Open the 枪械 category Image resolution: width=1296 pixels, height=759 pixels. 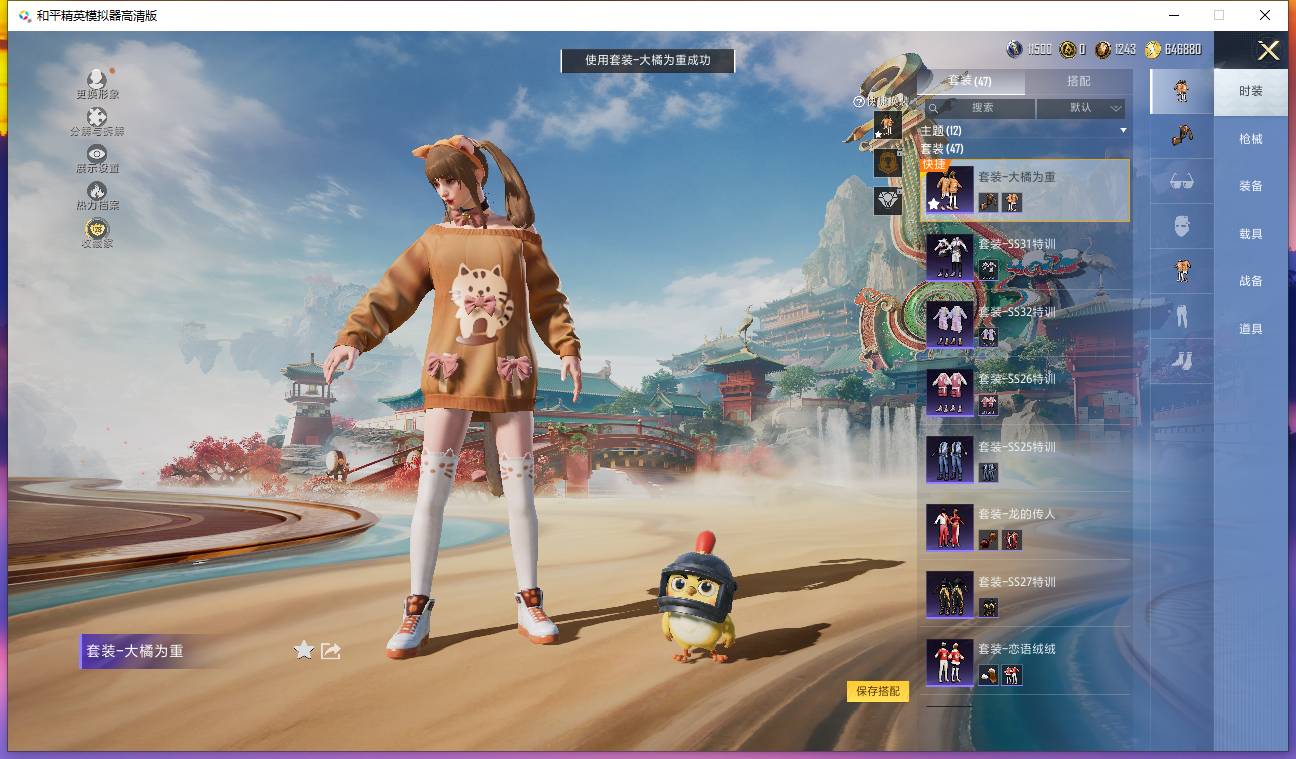1250,139
